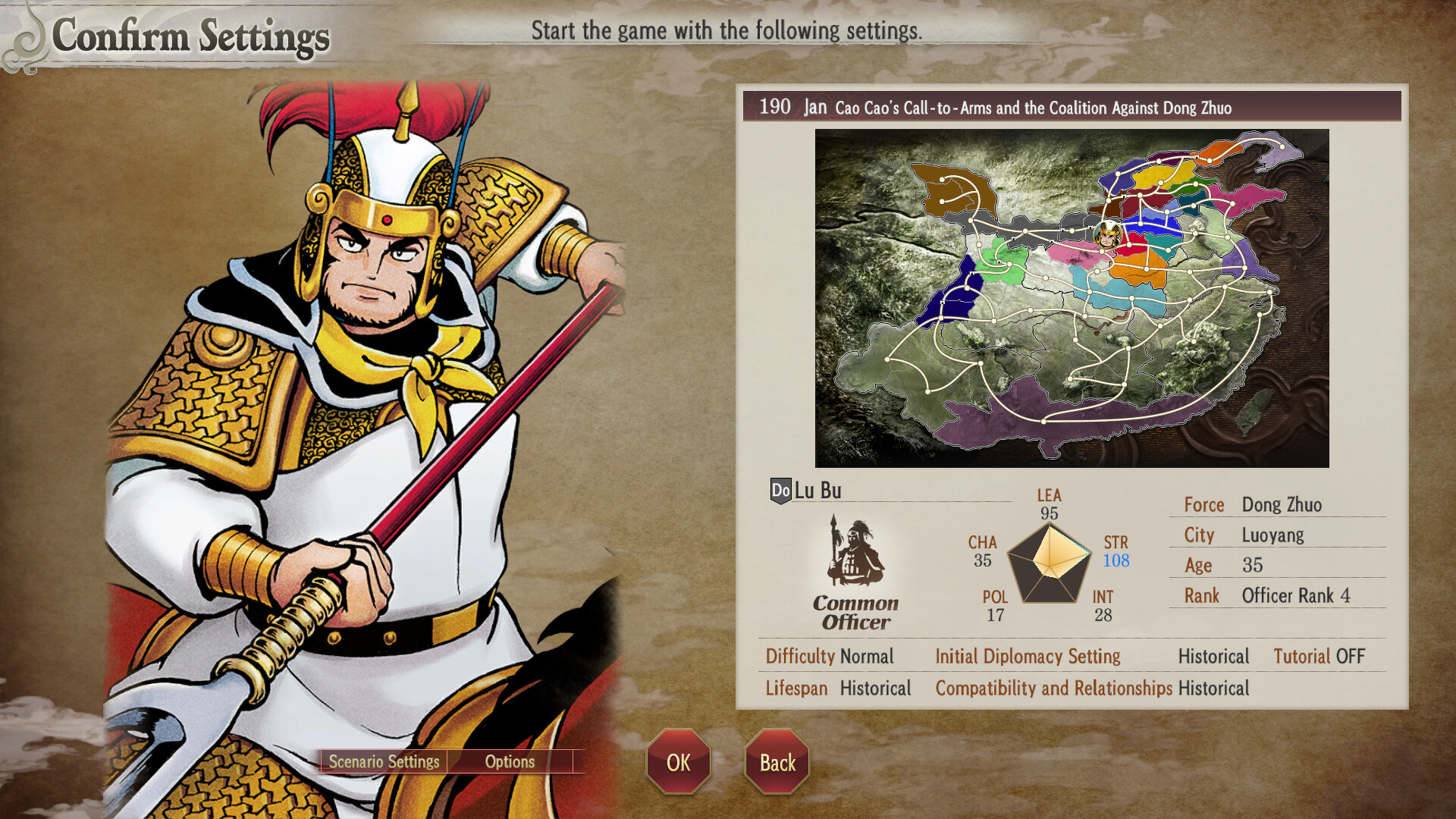Click the CHA stat label

982,542
